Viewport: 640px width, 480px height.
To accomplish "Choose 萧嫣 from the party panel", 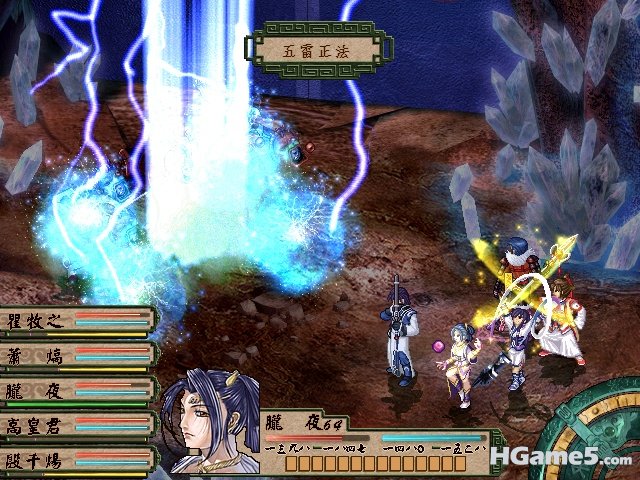I will [x=76, y=355].
